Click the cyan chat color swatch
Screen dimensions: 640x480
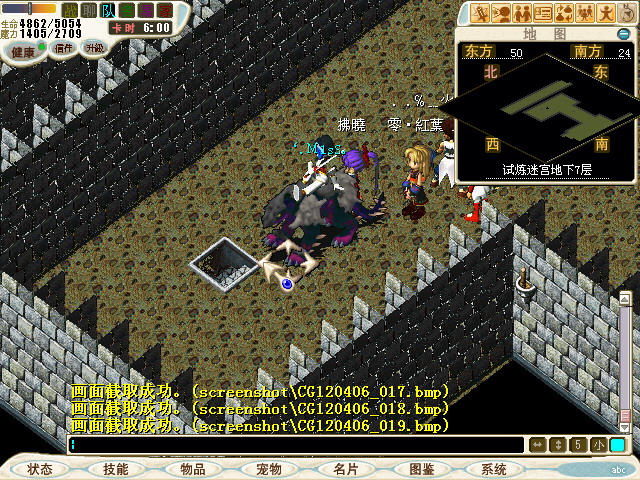tap(618, 445)
